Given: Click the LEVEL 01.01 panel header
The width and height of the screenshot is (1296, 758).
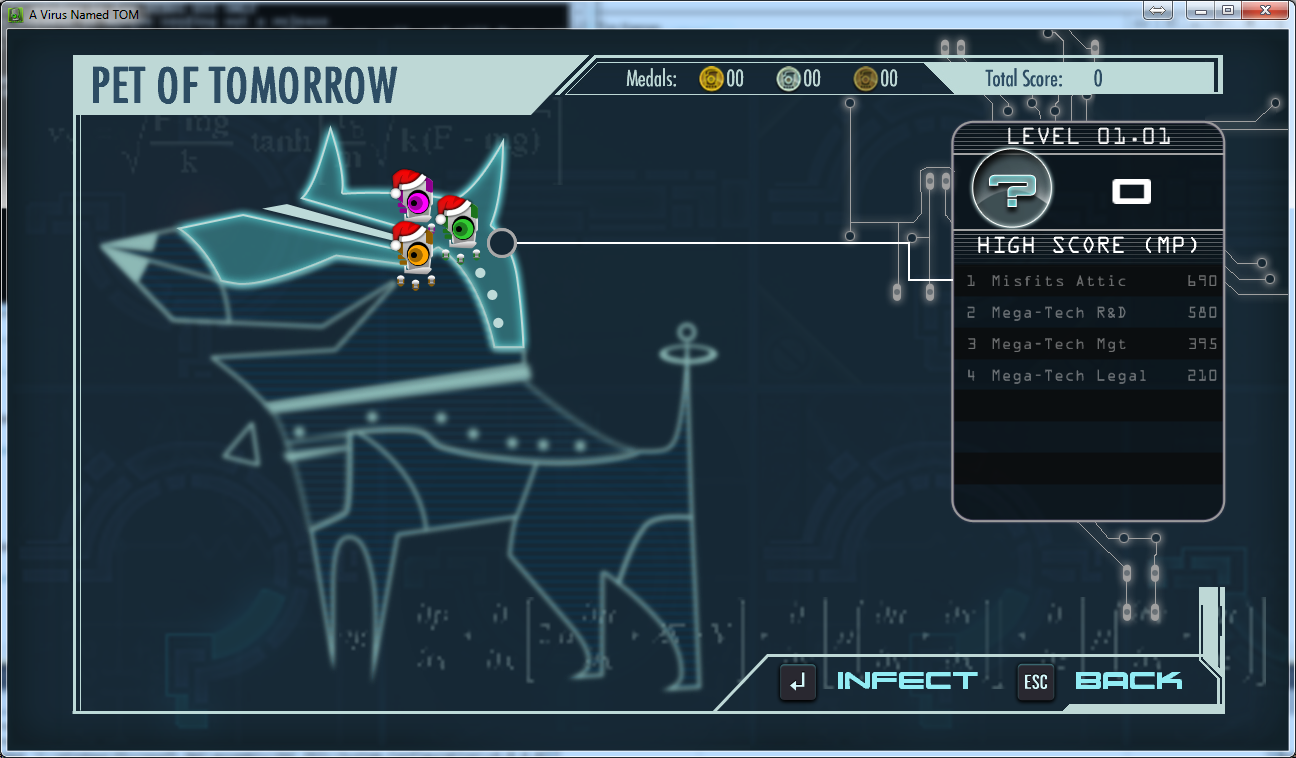Looking at the screenshot, I should point(1088,137).
